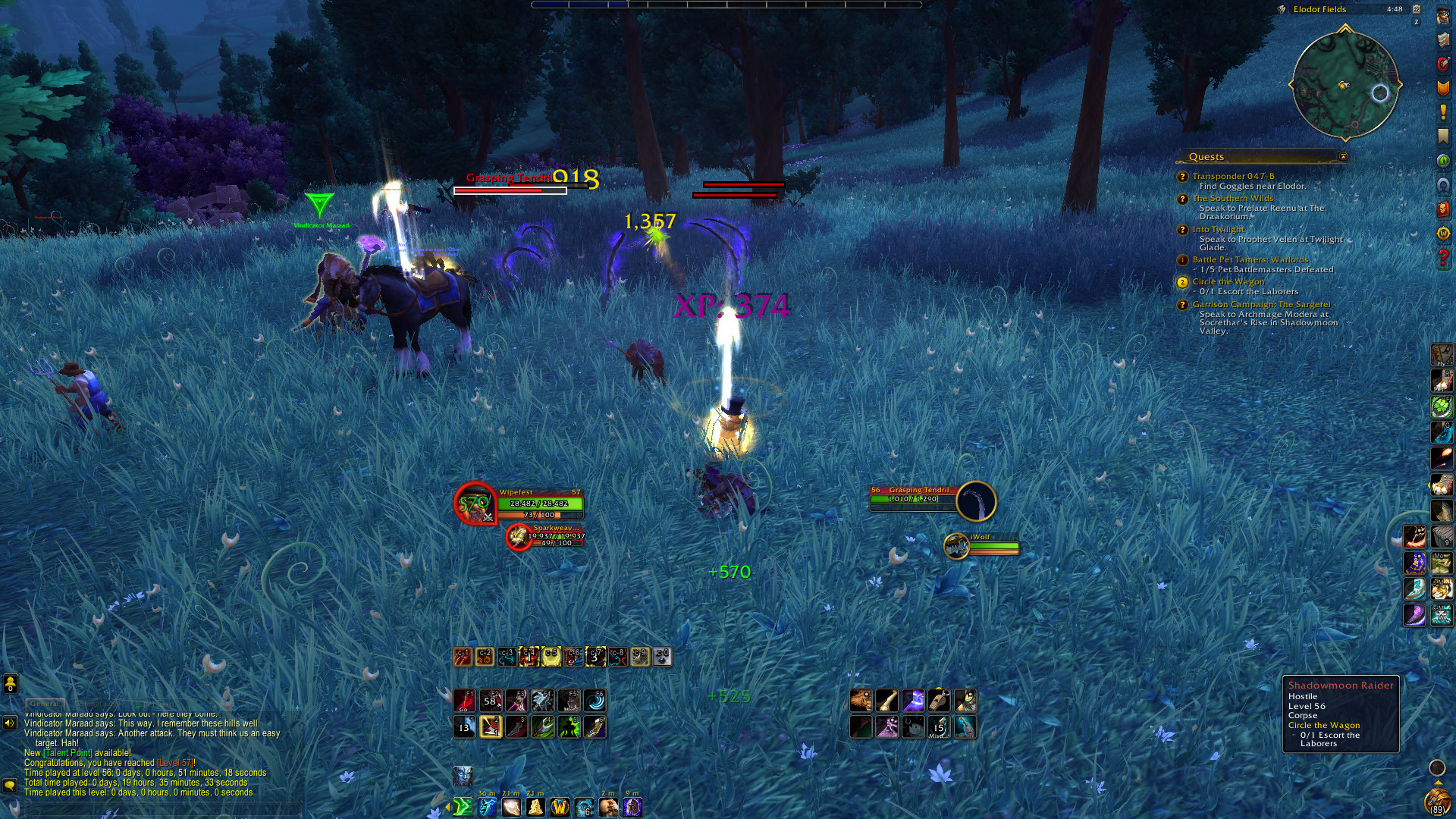Image resolution: width=1456 pixels, height=819 pixels.
Task: Click the lion head ability icon
Action: click(x=861, y=700)
